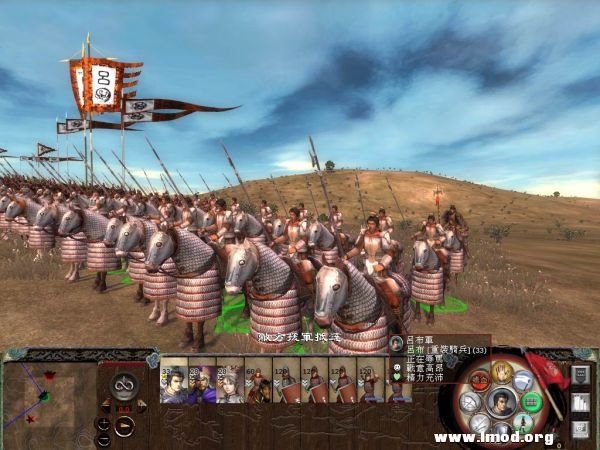This screenshot has height=450, width=600.
Task: Click the red withdraw flag
Action: click(548, 367)
